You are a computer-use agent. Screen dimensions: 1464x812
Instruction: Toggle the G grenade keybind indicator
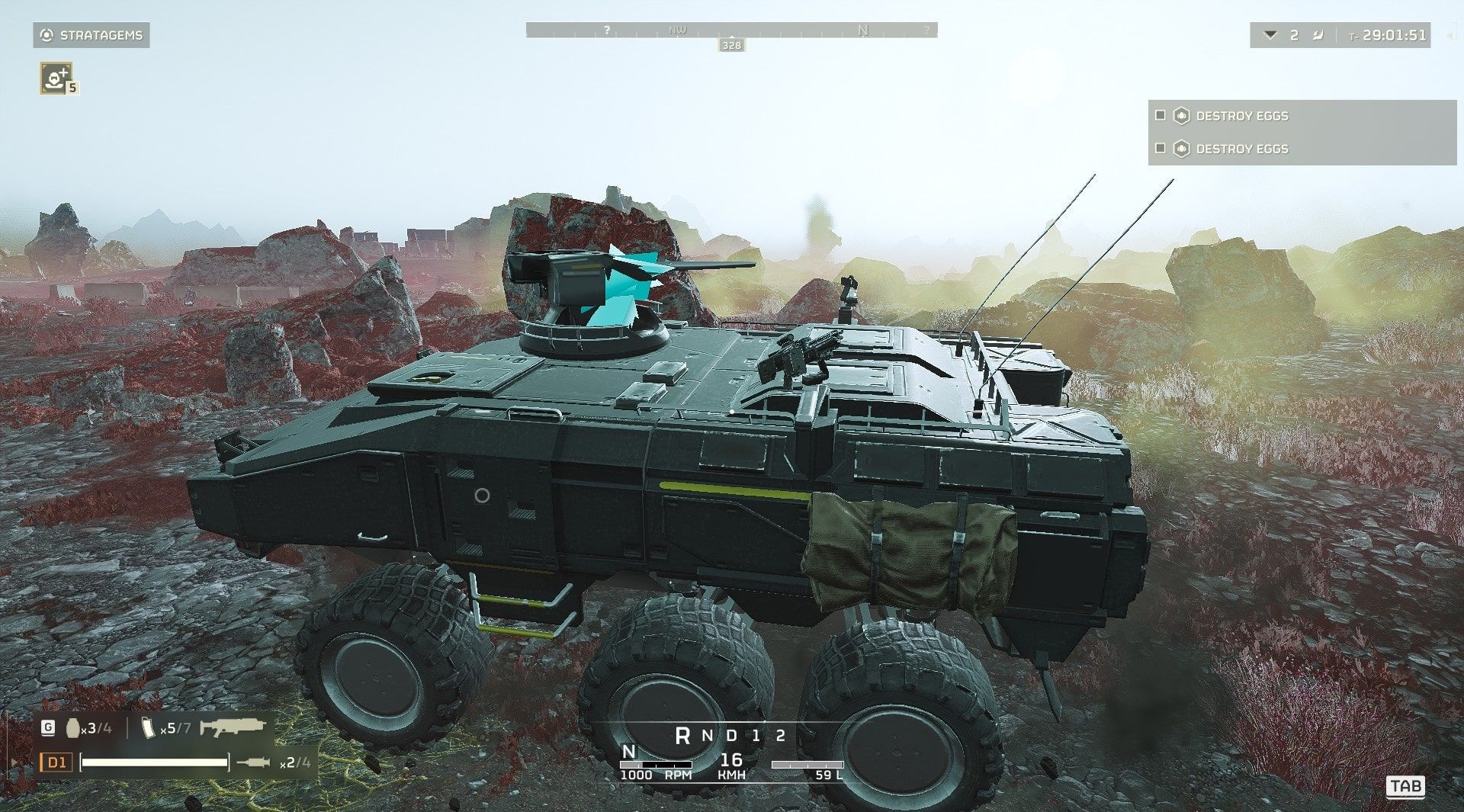48,727
